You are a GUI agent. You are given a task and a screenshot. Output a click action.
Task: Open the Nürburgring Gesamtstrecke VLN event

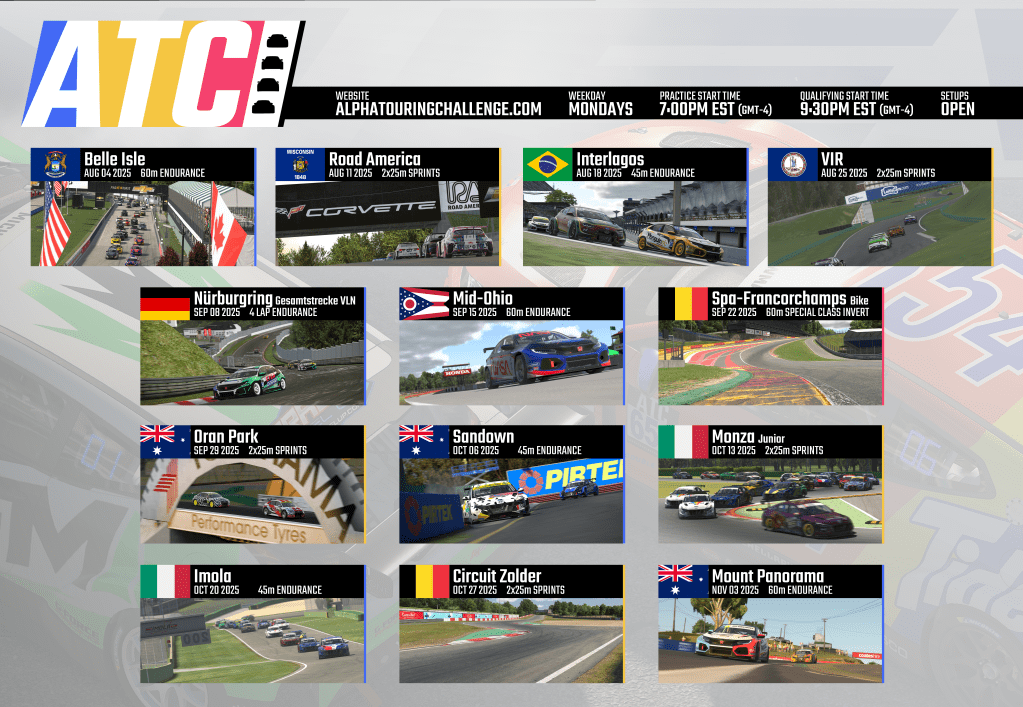pos(253,346)
